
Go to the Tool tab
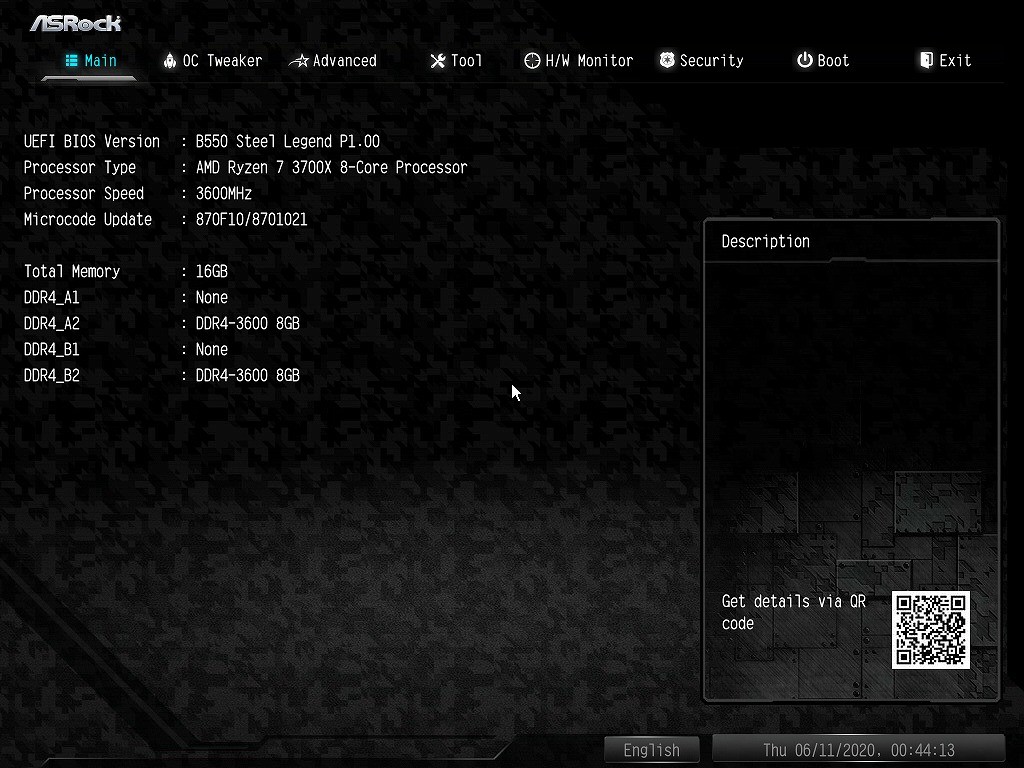point(456,61)
